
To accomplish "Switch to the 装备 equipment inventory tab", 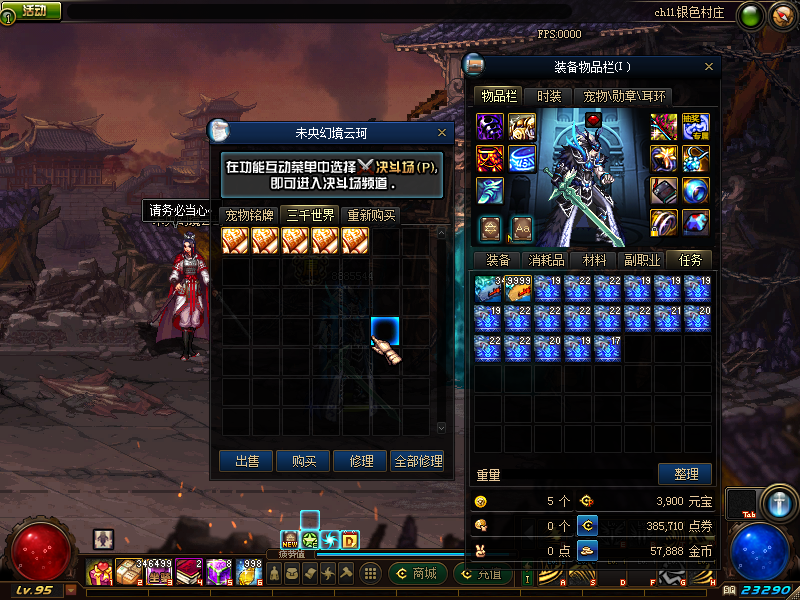I will tap(497, 260).
